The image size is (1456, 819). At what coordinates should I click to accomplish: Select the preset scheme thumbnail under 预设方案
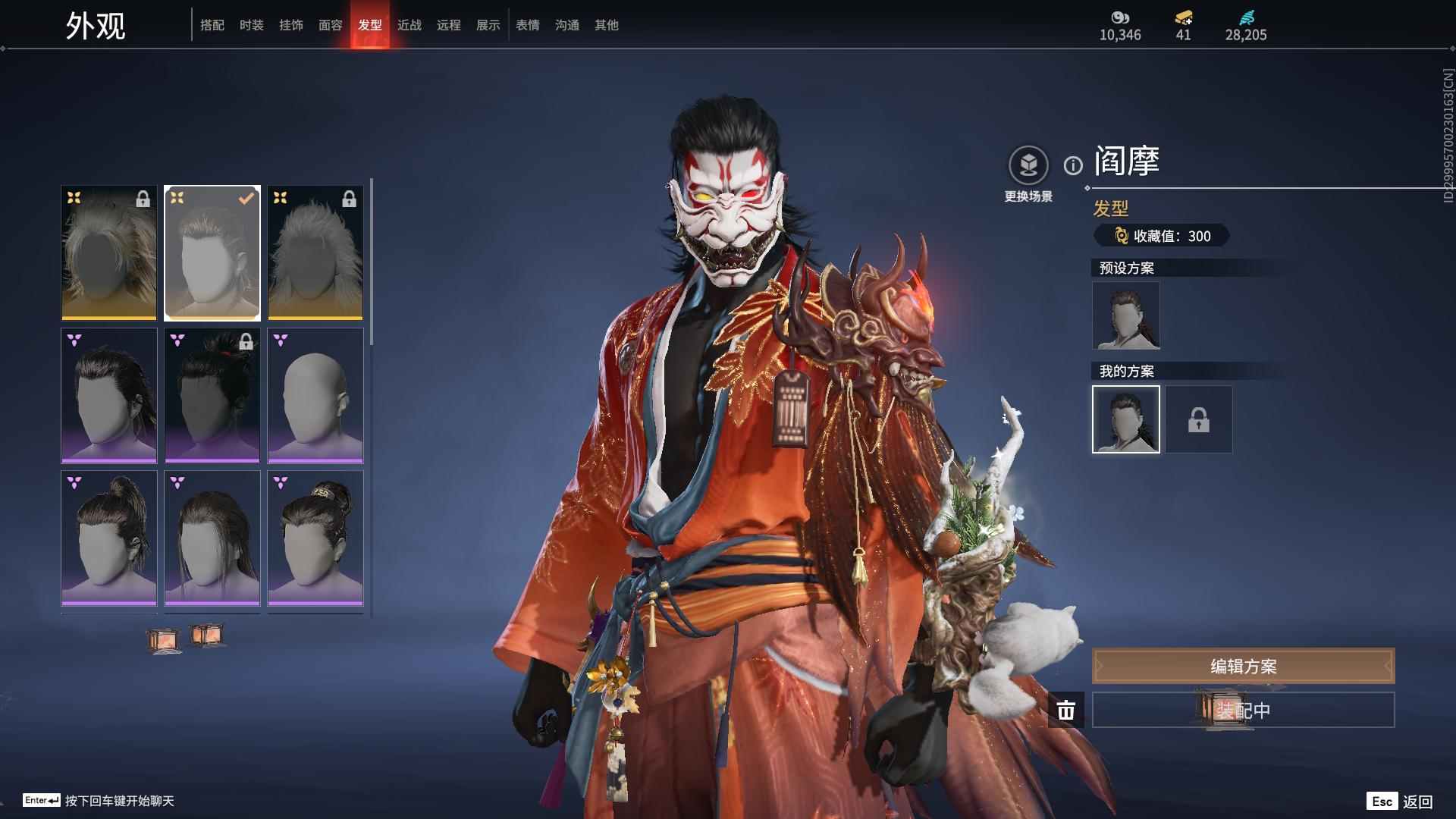click(1126, 315)
